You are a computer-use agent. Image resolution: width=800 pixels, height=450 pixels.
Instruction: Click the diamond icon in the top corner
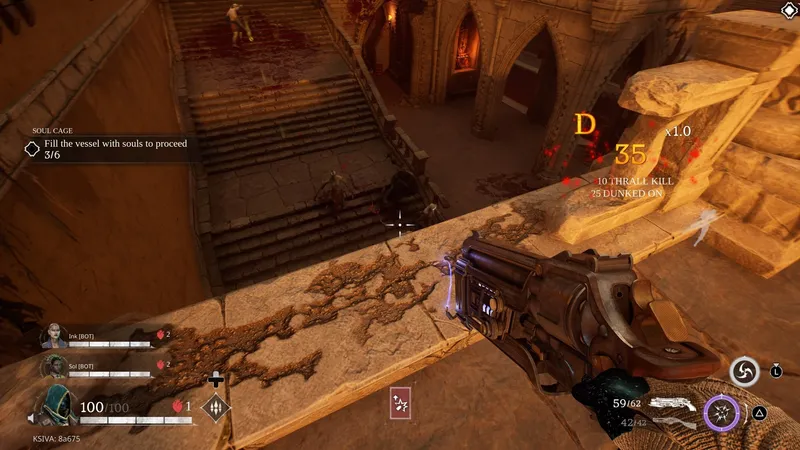tap(788, 11)
